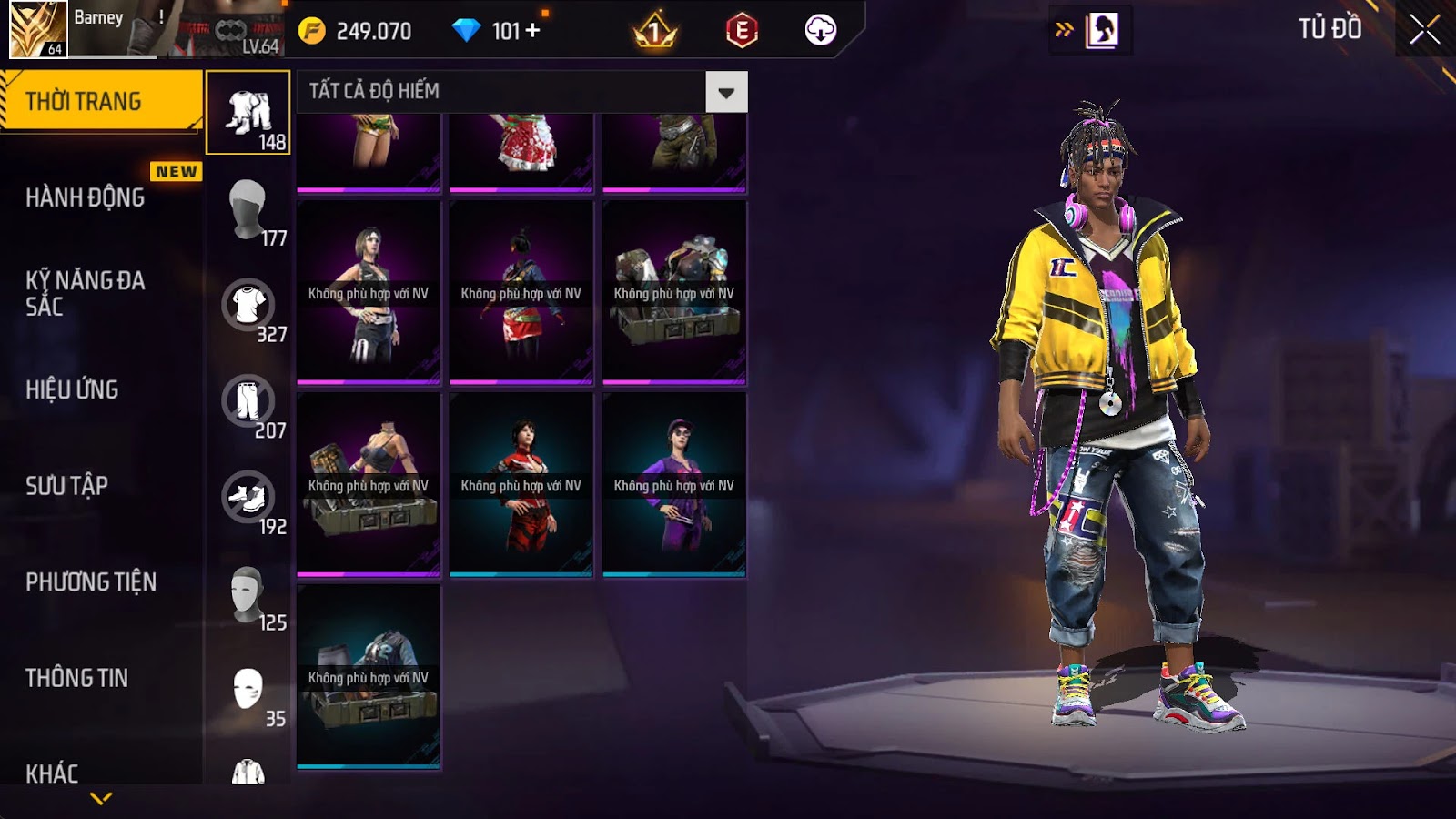This screenshot has height=819, width=1456.
Task: Switch to the THÔNG TIN tab
Action: 77,678
